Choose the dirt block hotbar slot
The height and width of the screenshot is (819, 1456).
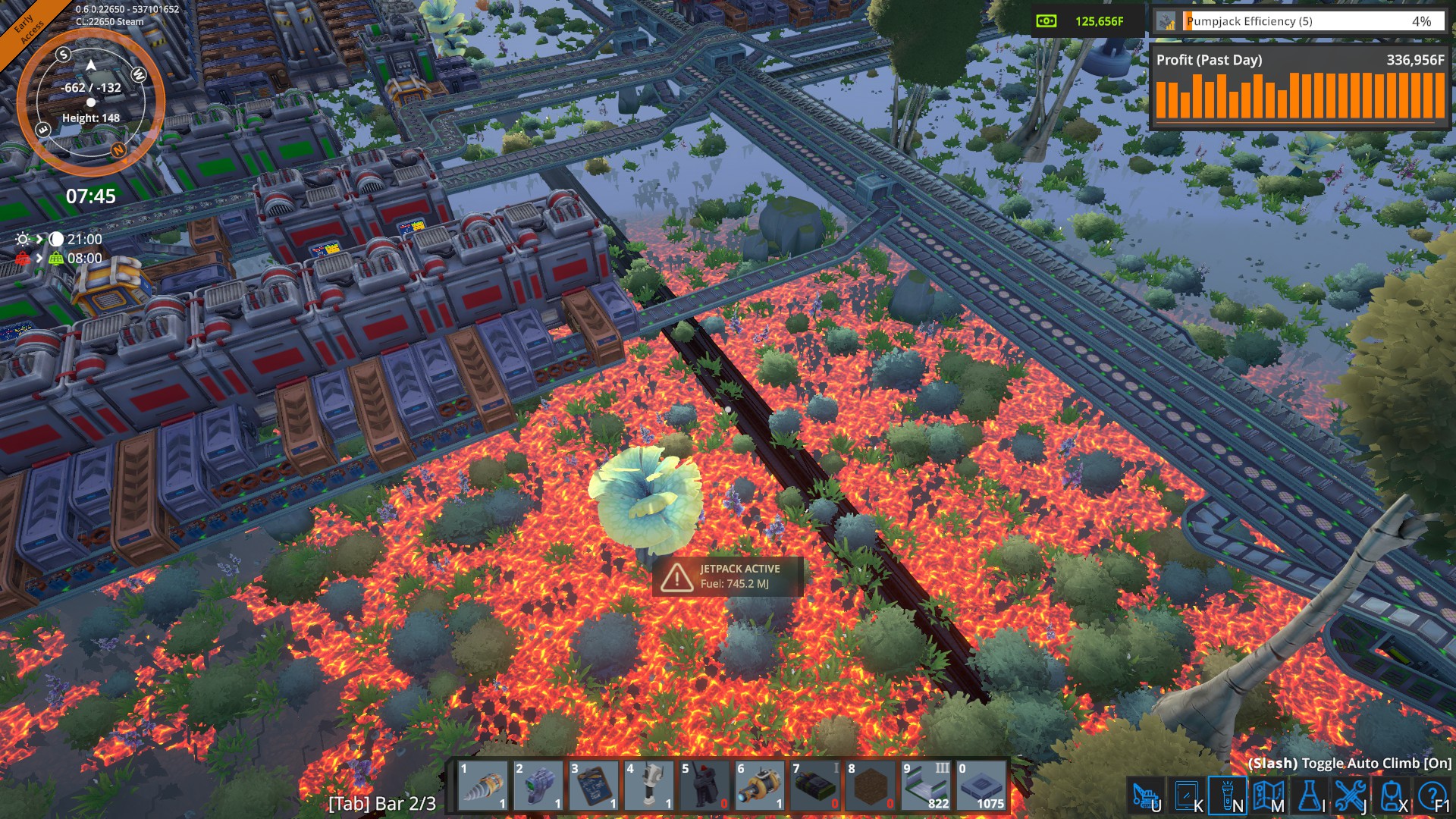coord(871,786)
